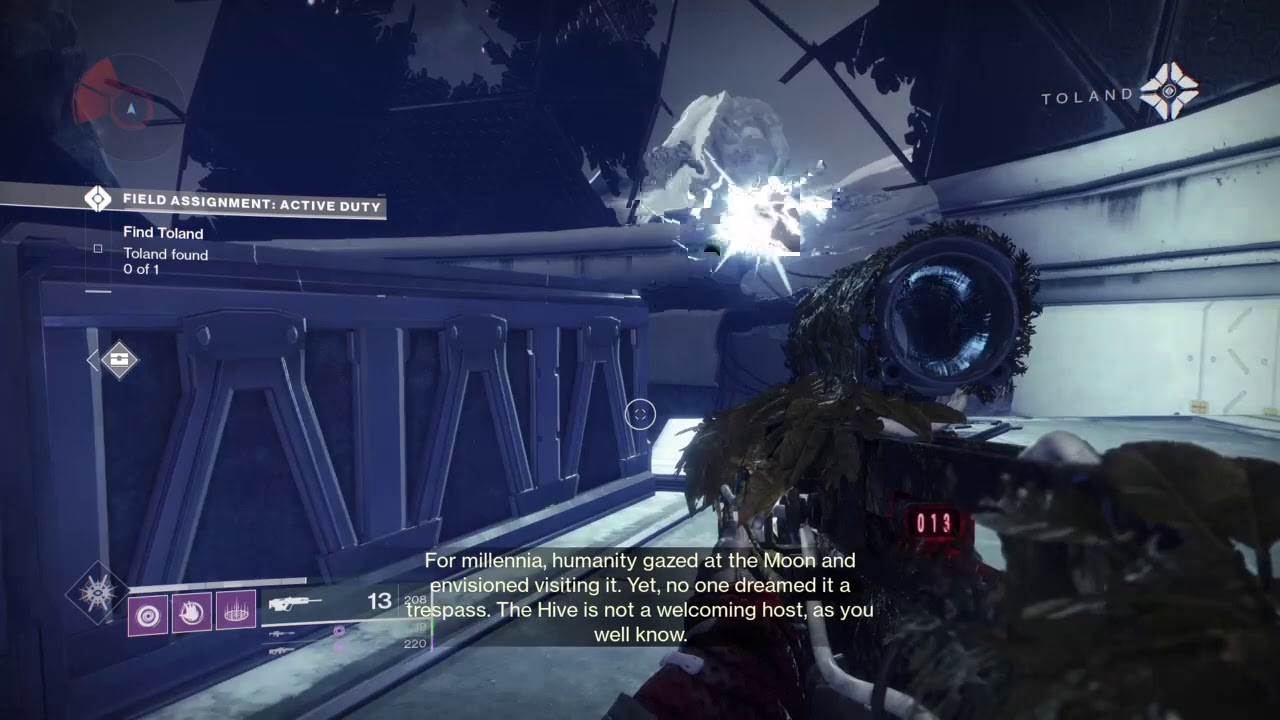Use the rift class ability icon
The image size is (1280, 720).
click(x=236, y=612)
